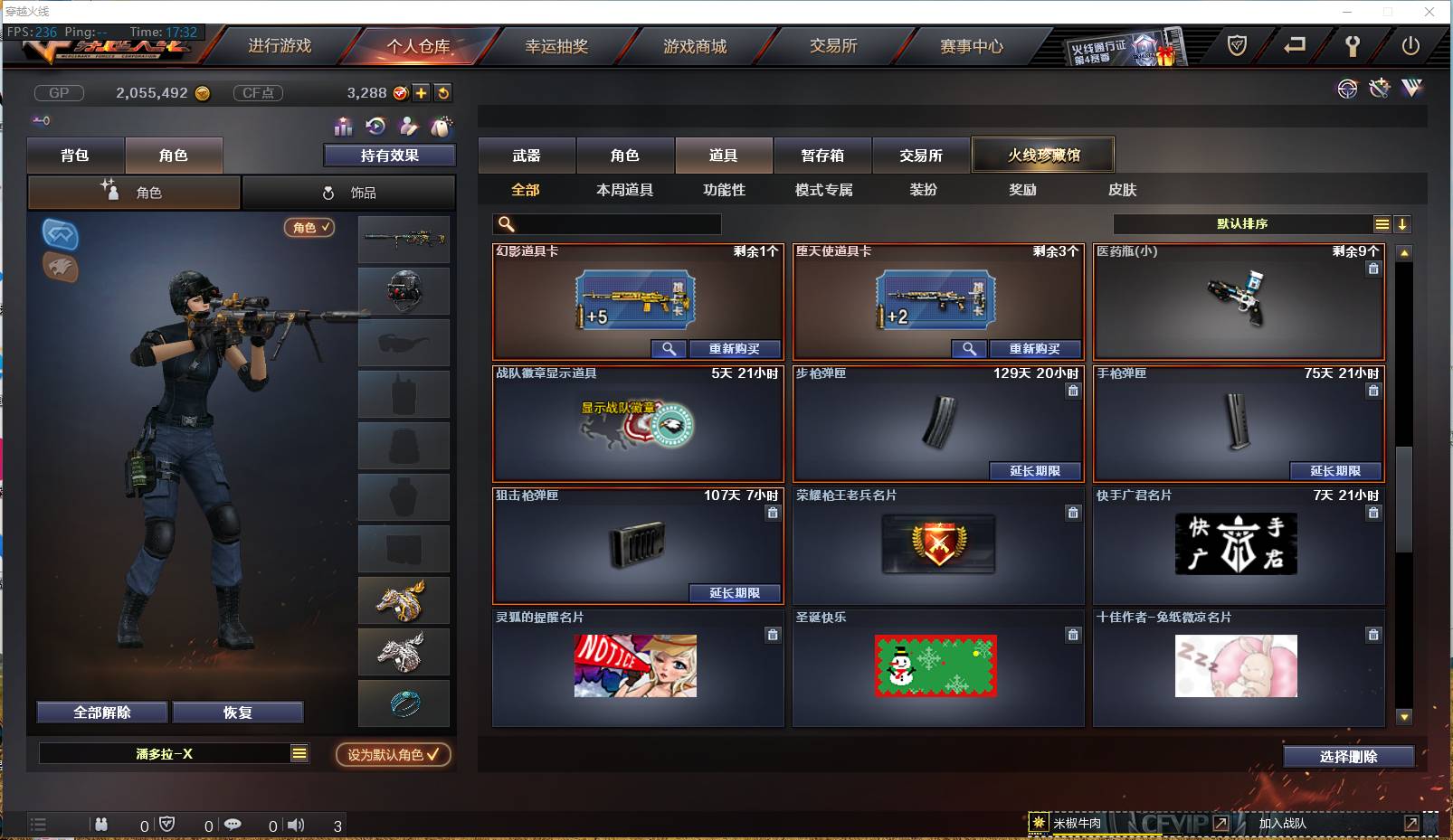Screen dimensions: 1453x840
Task: Click the WeGame V logo icon
Action: [1411, 89]
